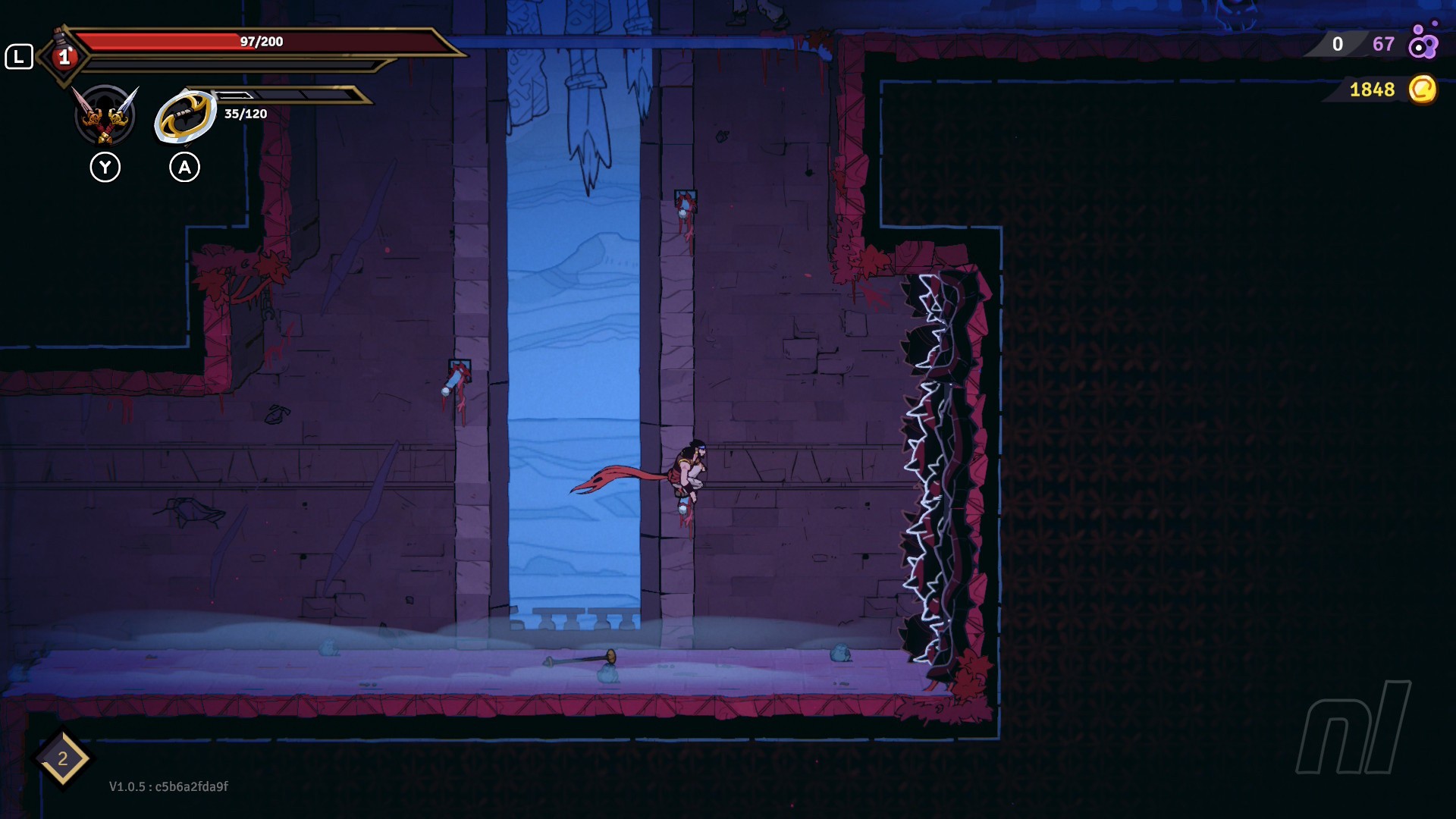Viewport: 1456px width, 819px height.
Task: Select the dual daggers weapon icon
Action: tap(105, 115)
